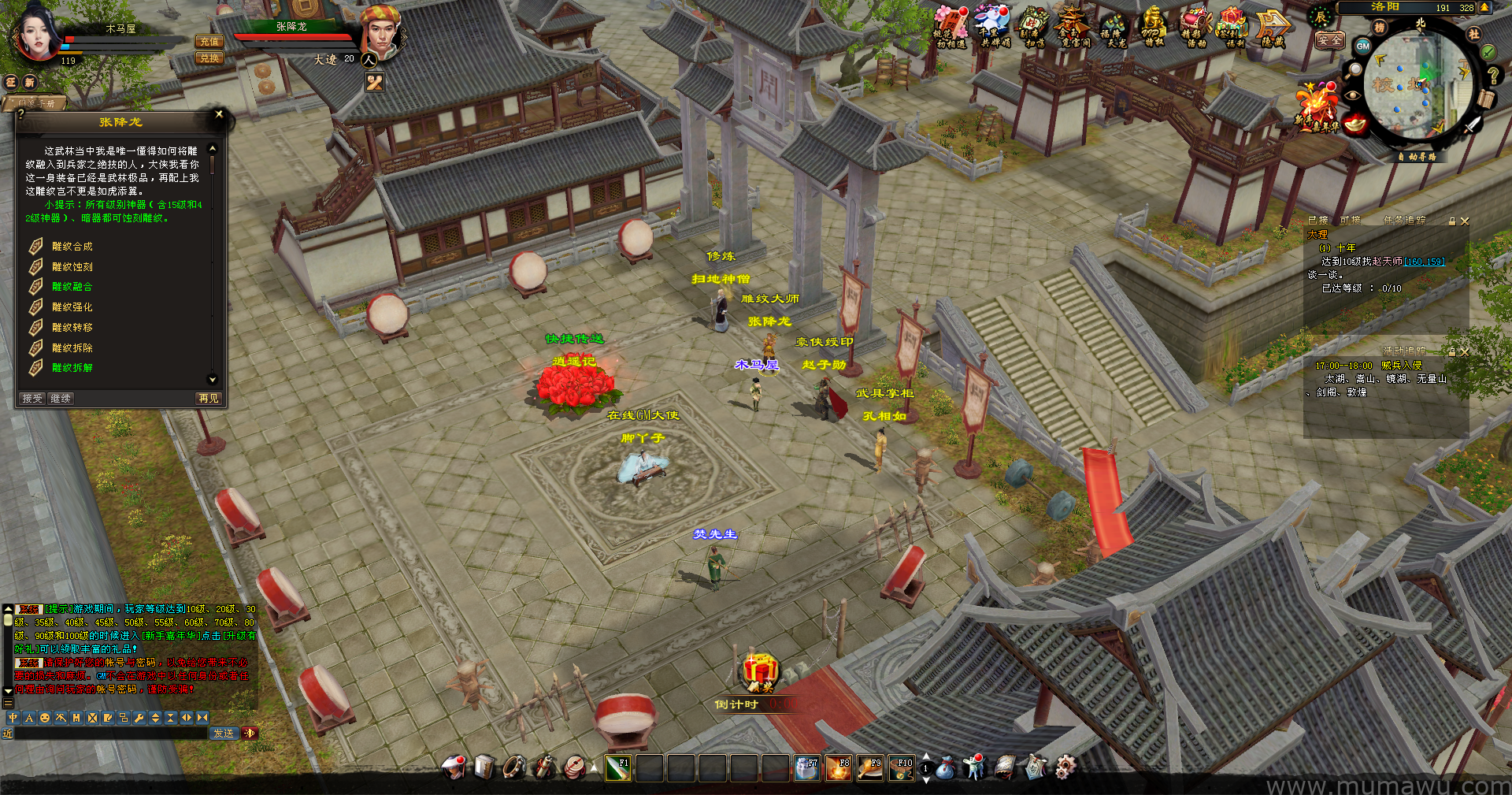Choose the 雕纹拆除 dialogue option
The image size is (1512, 795).
pyautogui.click(x=72, y=347)
